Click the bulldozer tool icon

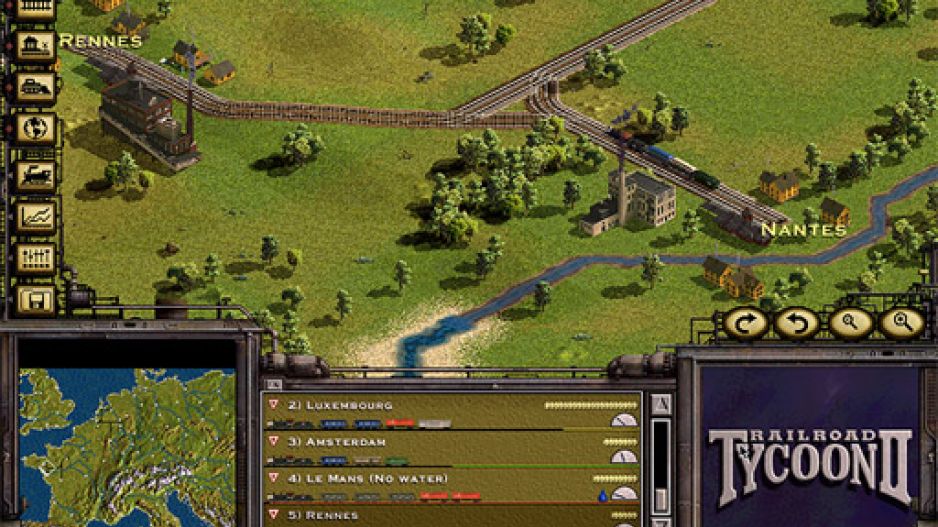36,88
